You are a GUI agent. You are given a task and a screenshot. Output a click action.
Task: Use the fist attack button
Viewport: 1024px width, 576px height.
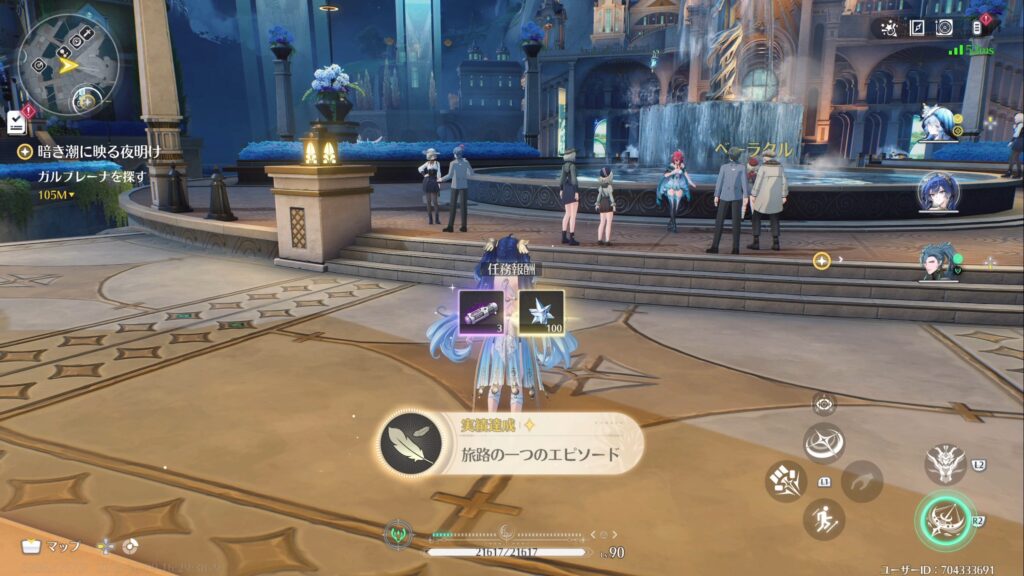[786, 481]
